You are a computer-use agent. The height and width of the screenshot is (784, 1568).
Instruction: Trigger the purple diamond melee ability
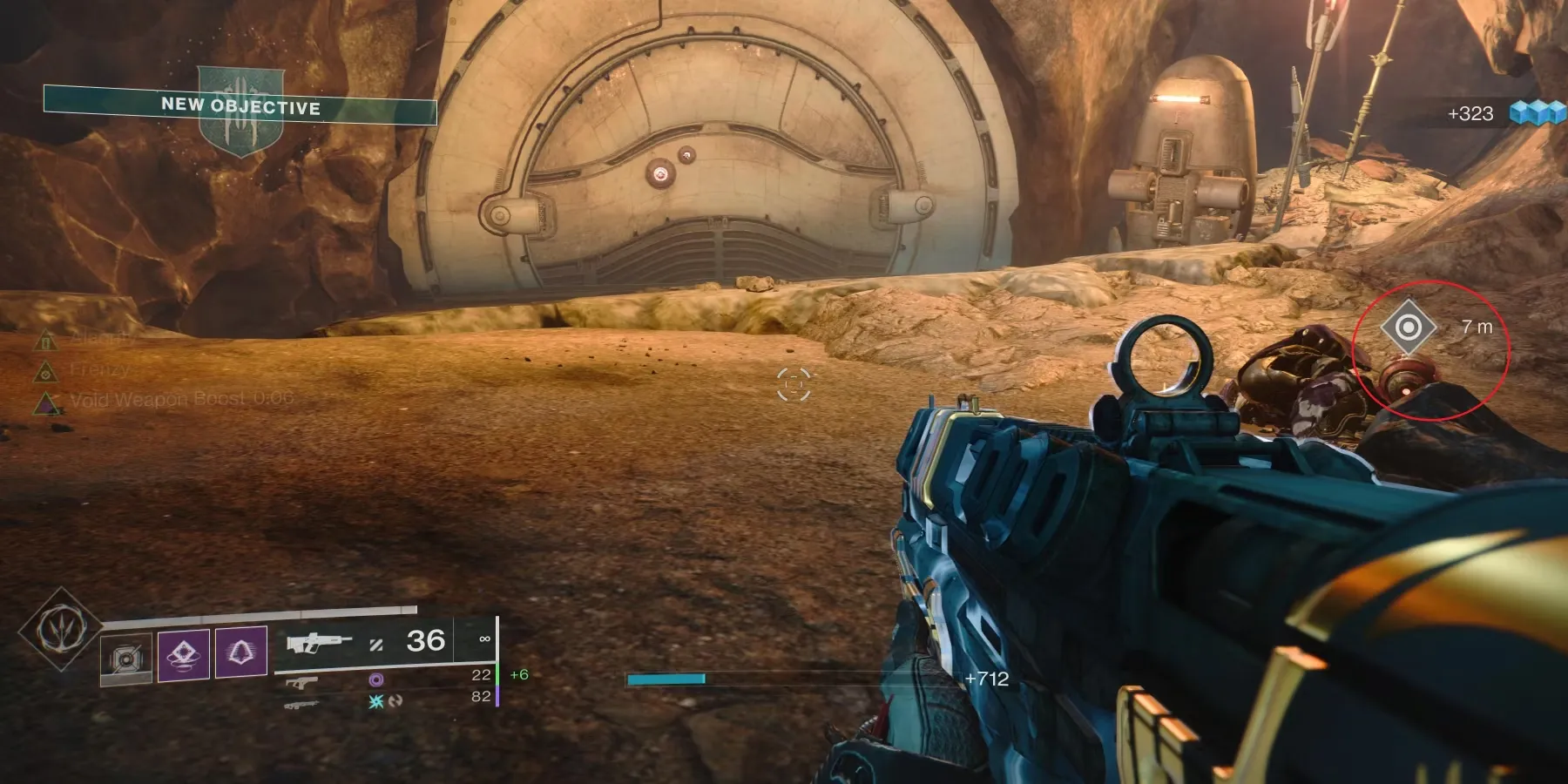(184, 653)
